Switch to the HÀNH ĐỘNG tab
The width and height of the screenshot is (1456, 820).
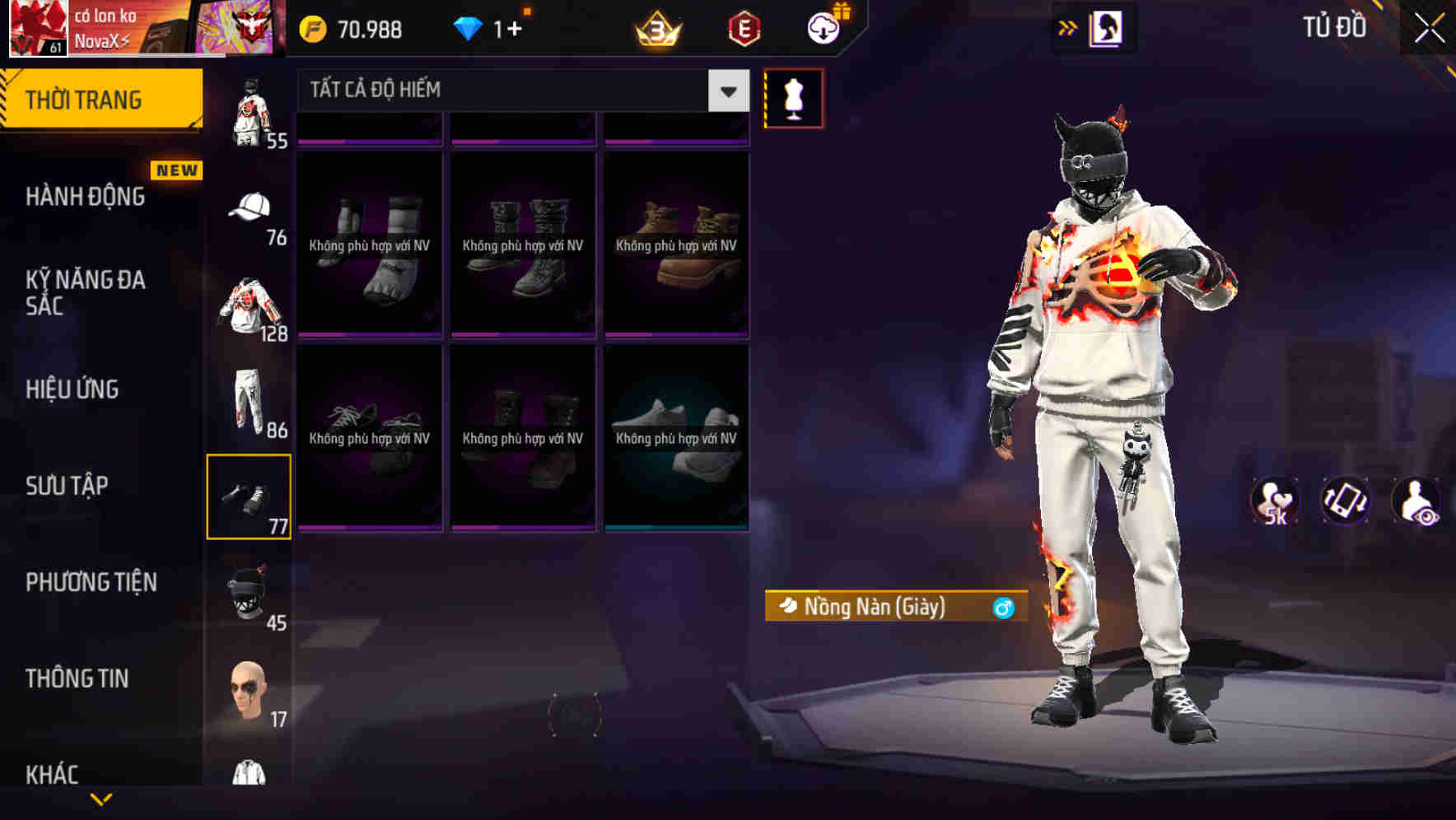[x=85, y=197]
